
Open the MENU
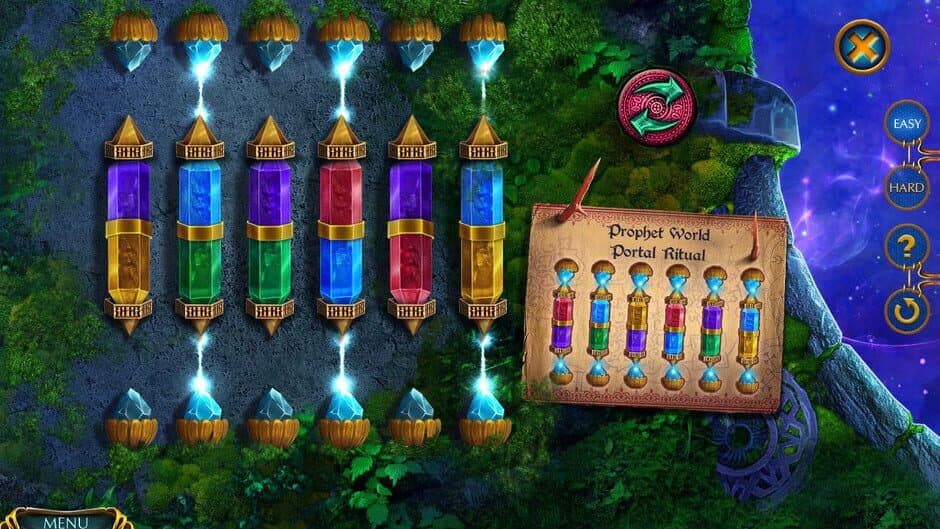click(65, 520)
